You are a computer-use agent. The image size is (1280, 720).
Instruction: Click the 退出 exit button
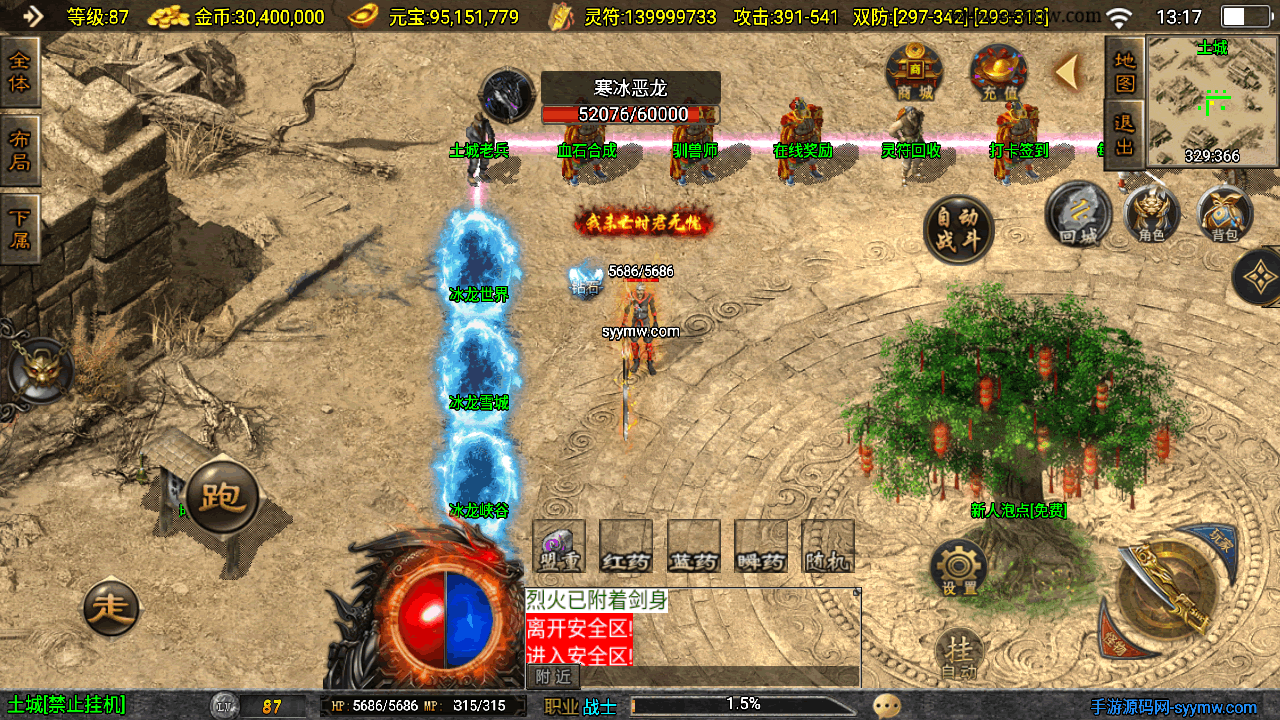click(x=1125, y=134)
